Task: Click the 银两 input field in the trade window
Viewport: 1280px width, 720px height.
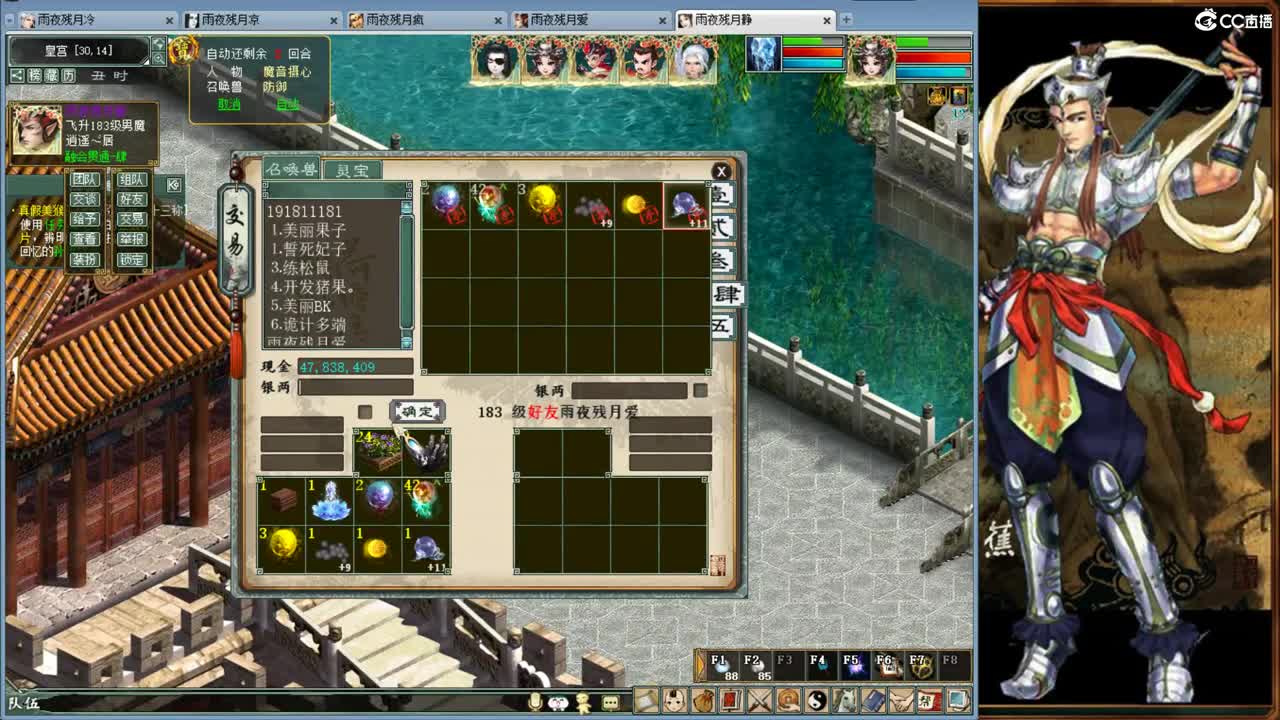Action: click(x=355, y=387)
